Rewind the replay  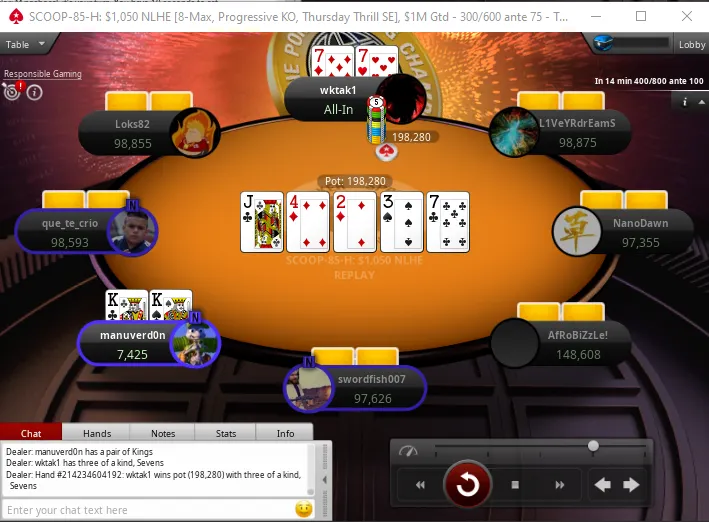[x=421, y=485]
